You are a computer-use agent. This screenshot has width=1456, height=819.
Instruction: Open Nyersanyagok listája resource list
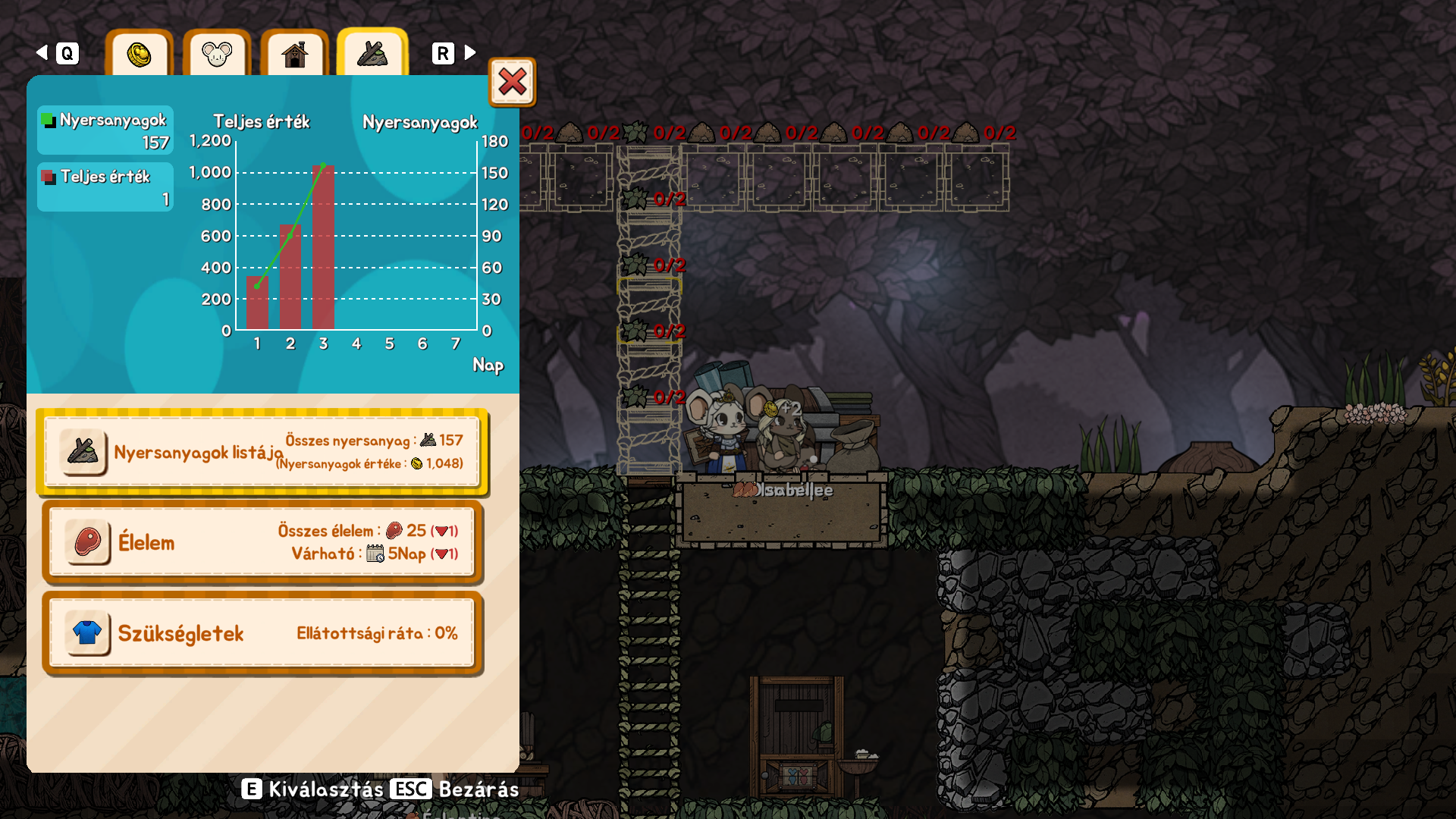pyautogui.click(x=262, y=452)
